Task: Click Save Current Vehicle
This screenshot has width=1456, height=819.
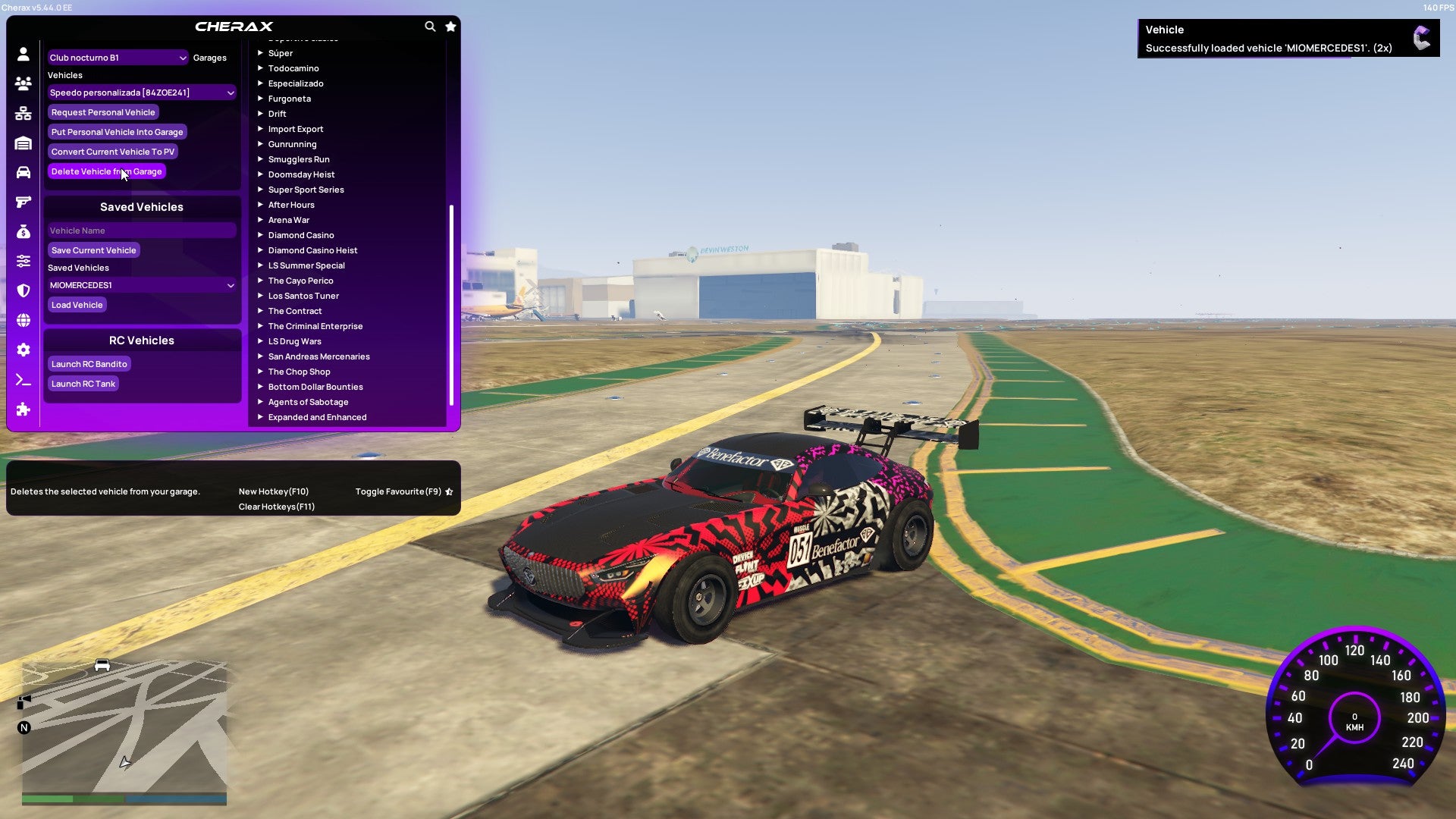Action: click(x=93, y=249)
